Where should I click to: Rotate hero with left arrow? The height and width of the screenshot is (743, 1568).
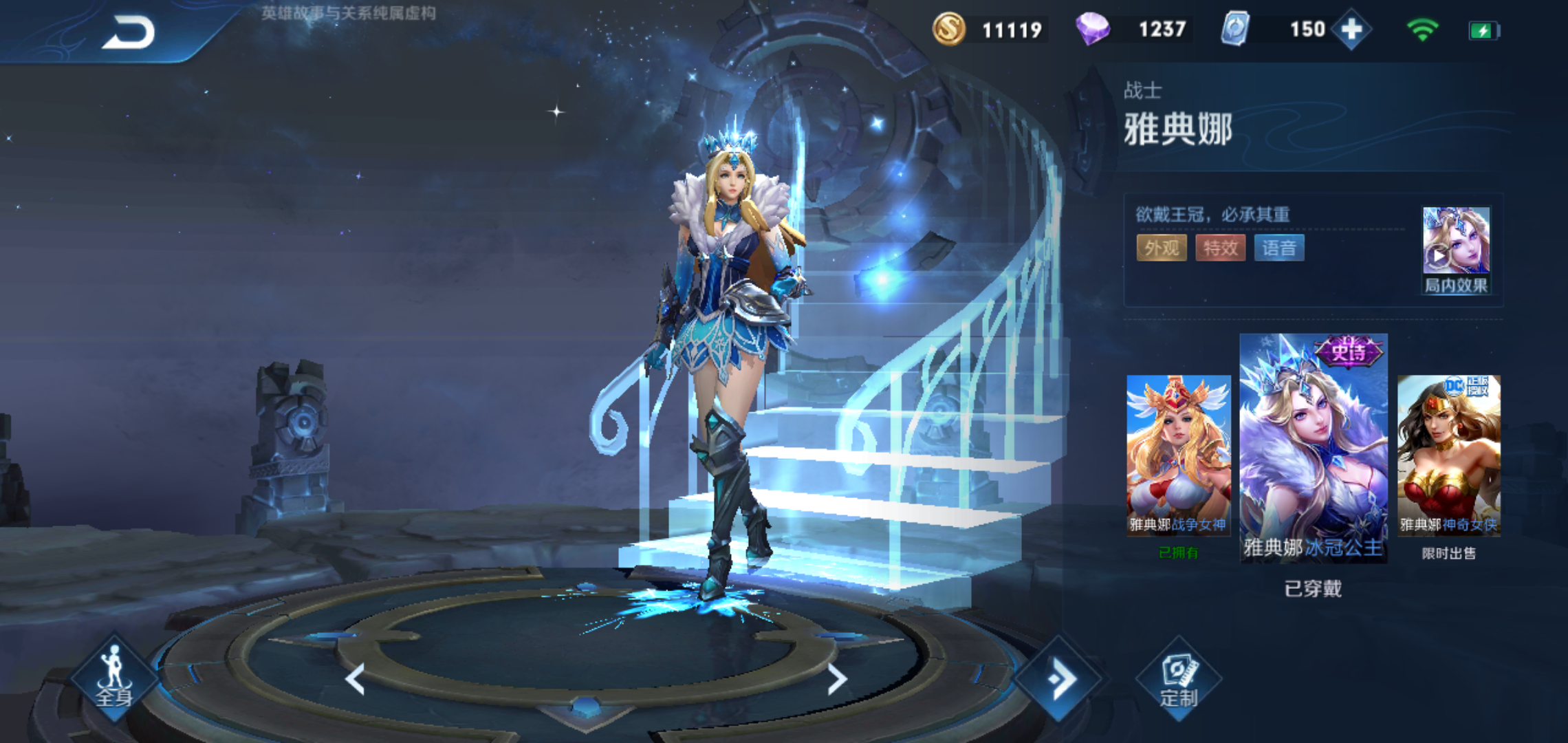point(355,679)
